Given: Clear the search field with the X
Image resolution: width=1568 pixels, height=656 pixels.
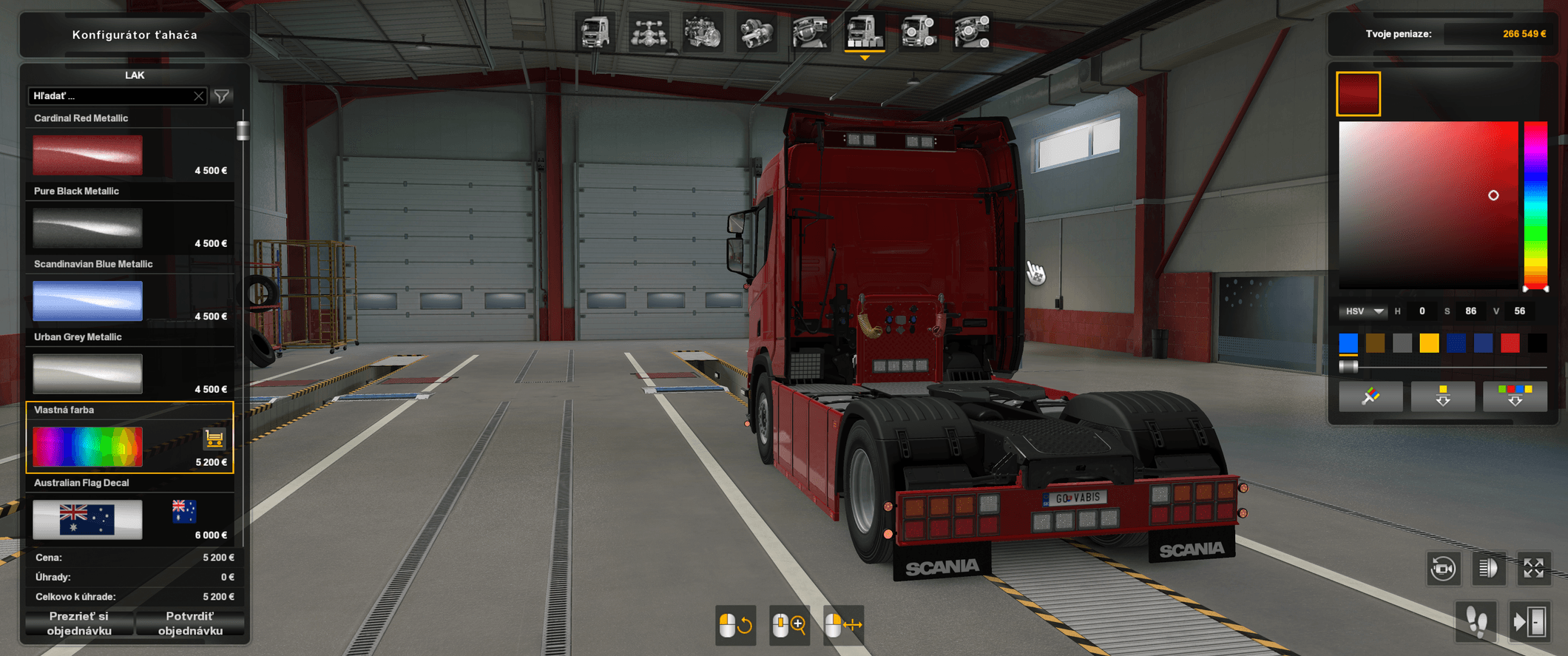Looking at the screenshot, I should [198, 95].
